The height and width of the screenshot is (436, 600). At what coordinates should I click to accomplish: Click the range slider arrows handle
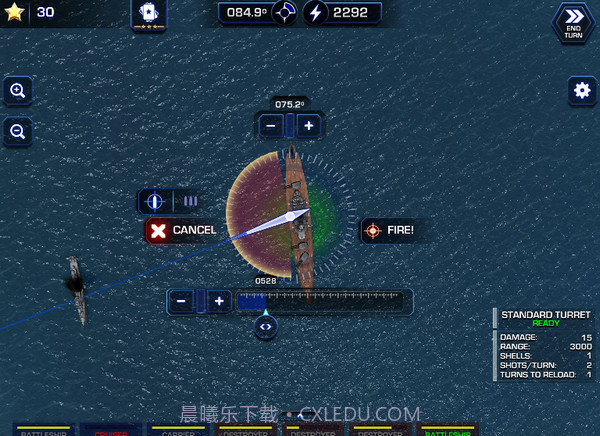click(x=265, y=326)
